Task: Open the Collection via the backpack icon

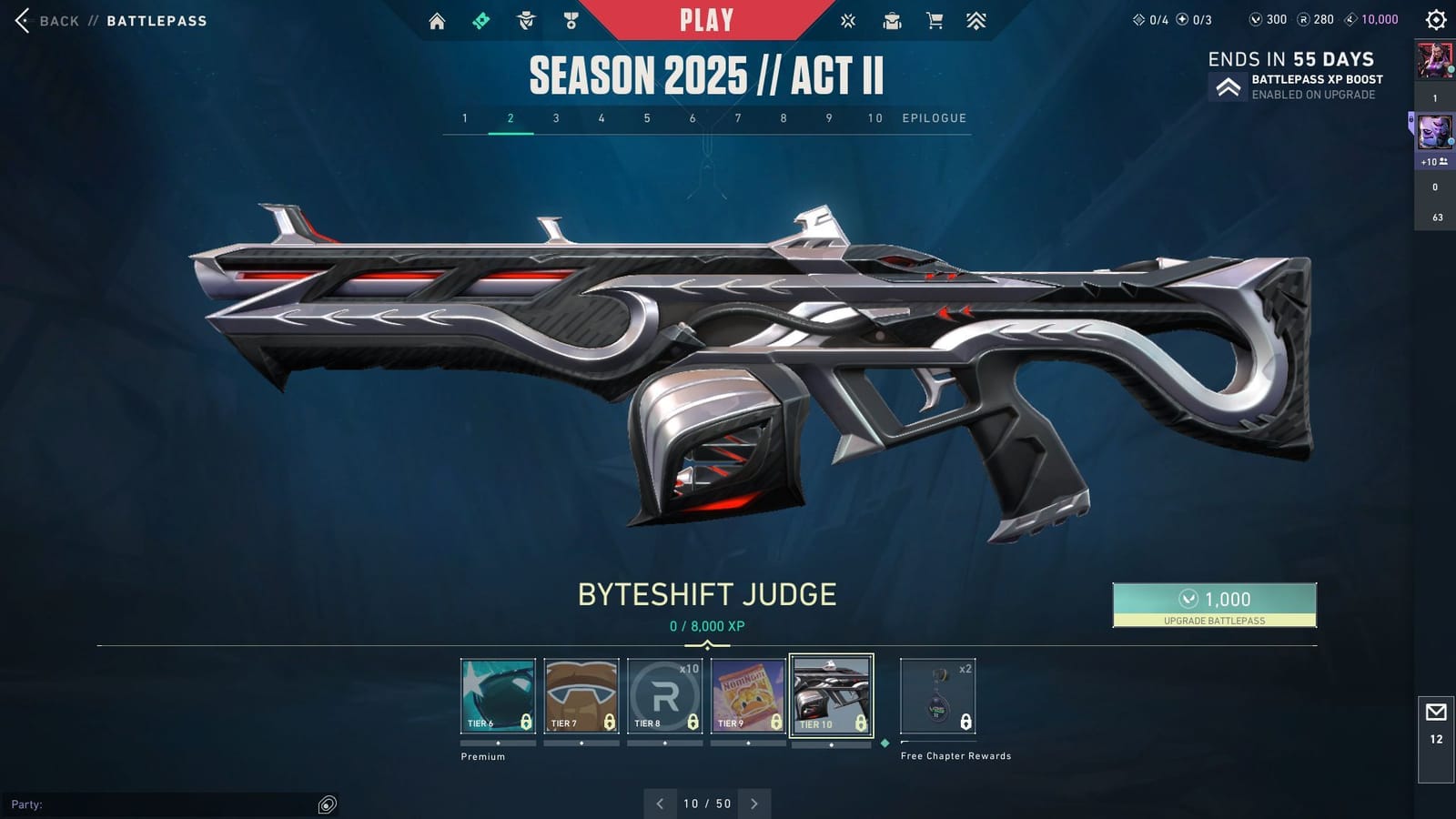Action: tap(892, 20)
